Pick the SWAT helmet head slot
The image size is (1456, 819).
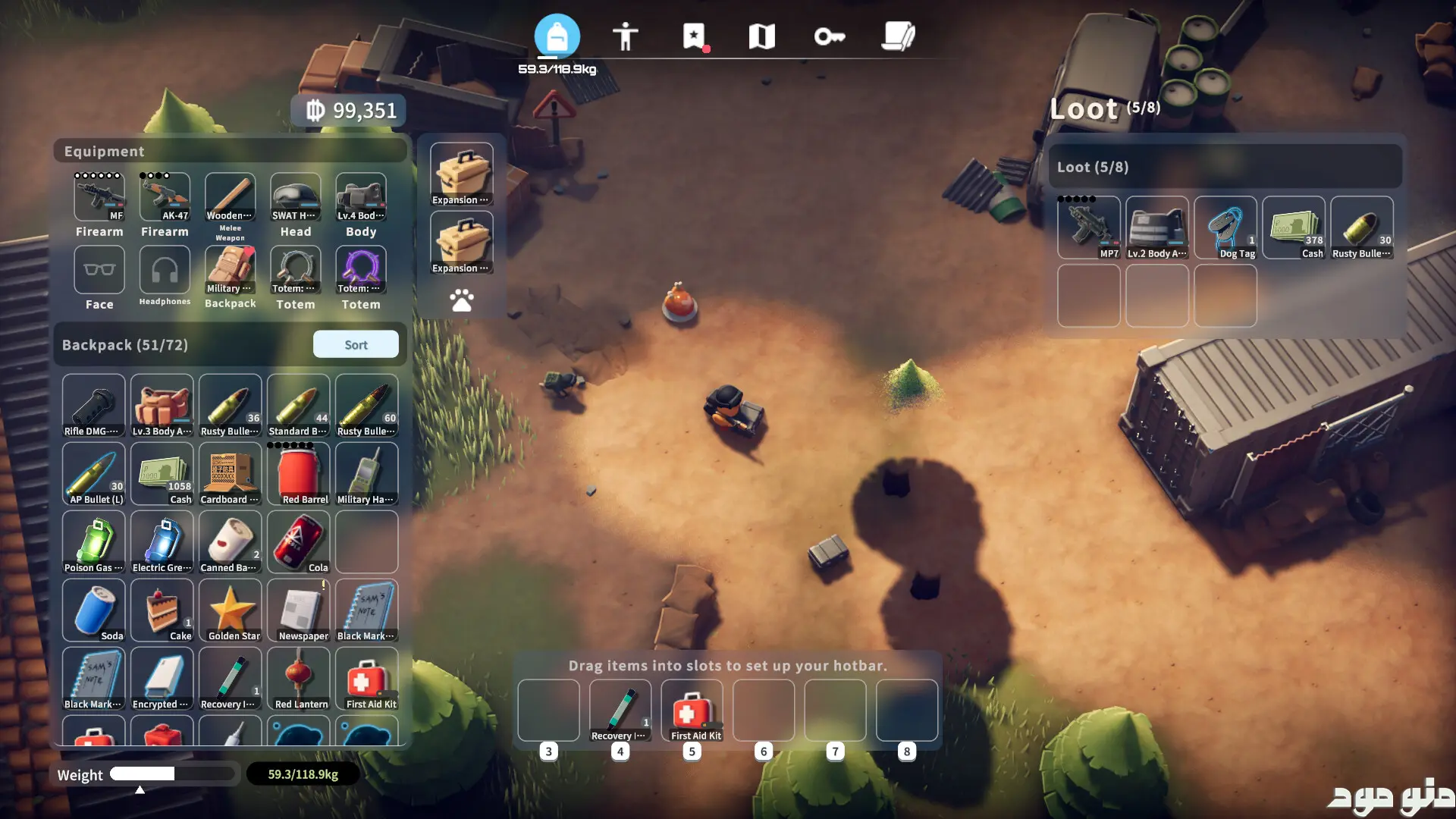click(x=295, y=197)
